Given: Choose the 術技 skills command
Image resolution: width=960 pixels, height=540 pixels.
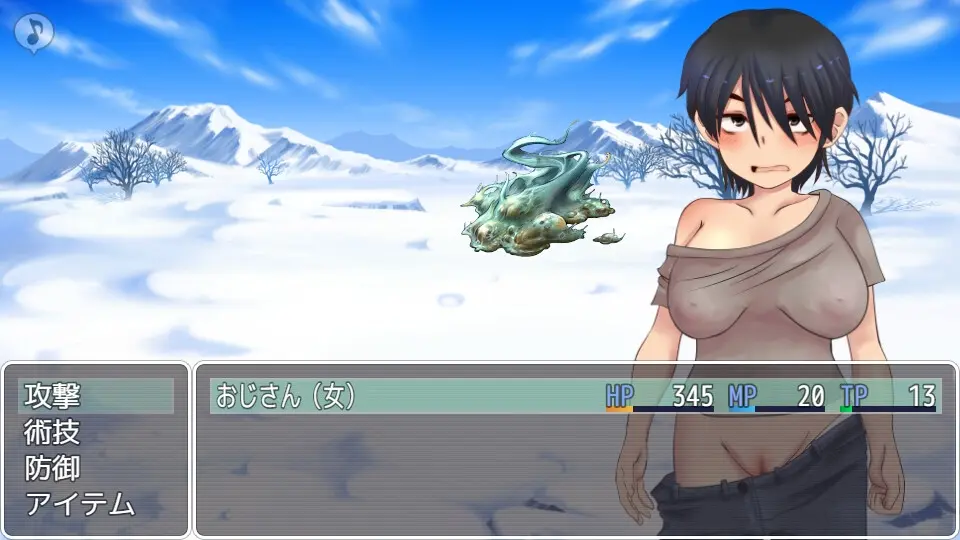Looking at the screenshot, I should click(95, 432).
